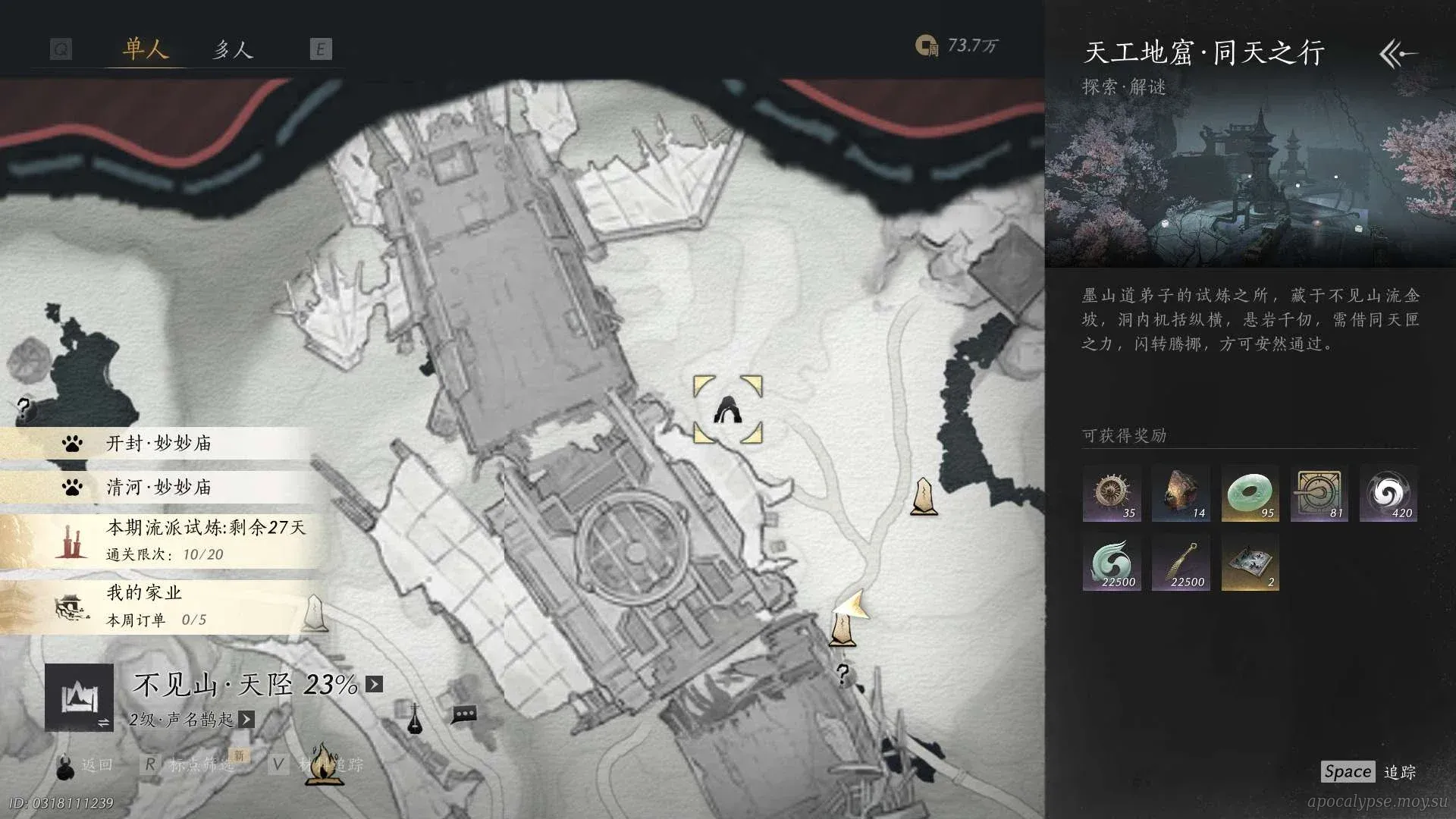Screen dimensions: 1456x819
Task: Select the green jade ring reward
Action: click(x=1250, y=494)
